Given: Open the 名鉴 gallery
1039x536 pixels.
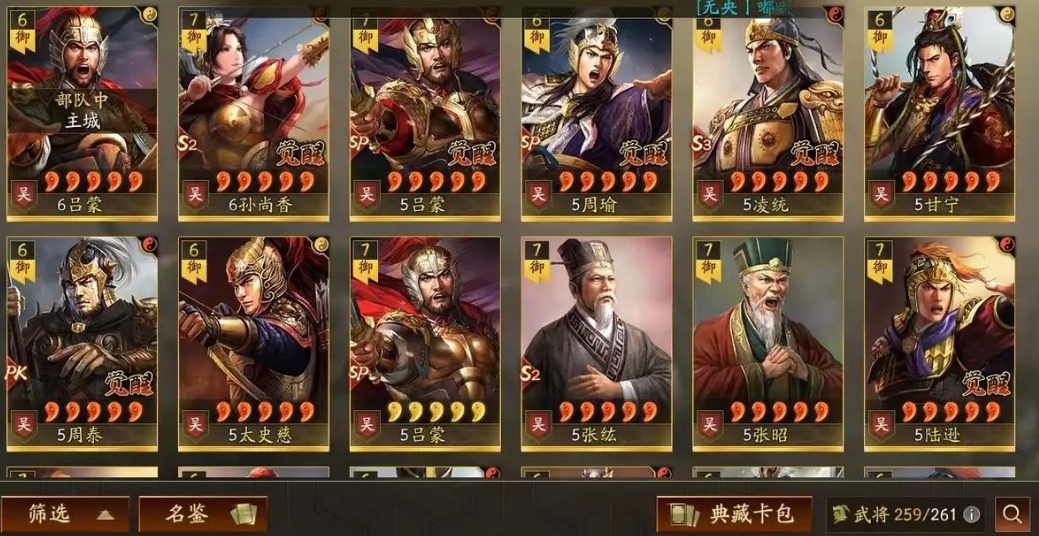Looking at the screenshot, I should coord(203,514).
